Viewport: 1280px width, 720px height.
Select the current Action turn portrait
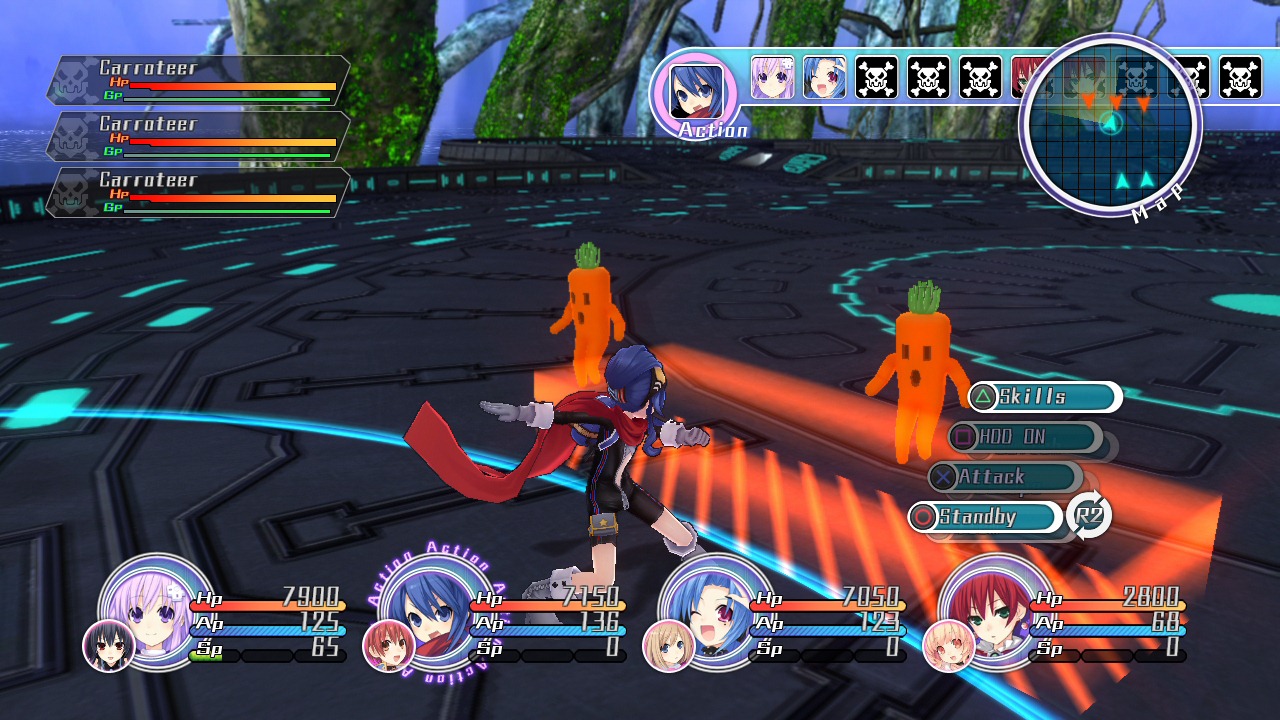click(x=695, y=92)
